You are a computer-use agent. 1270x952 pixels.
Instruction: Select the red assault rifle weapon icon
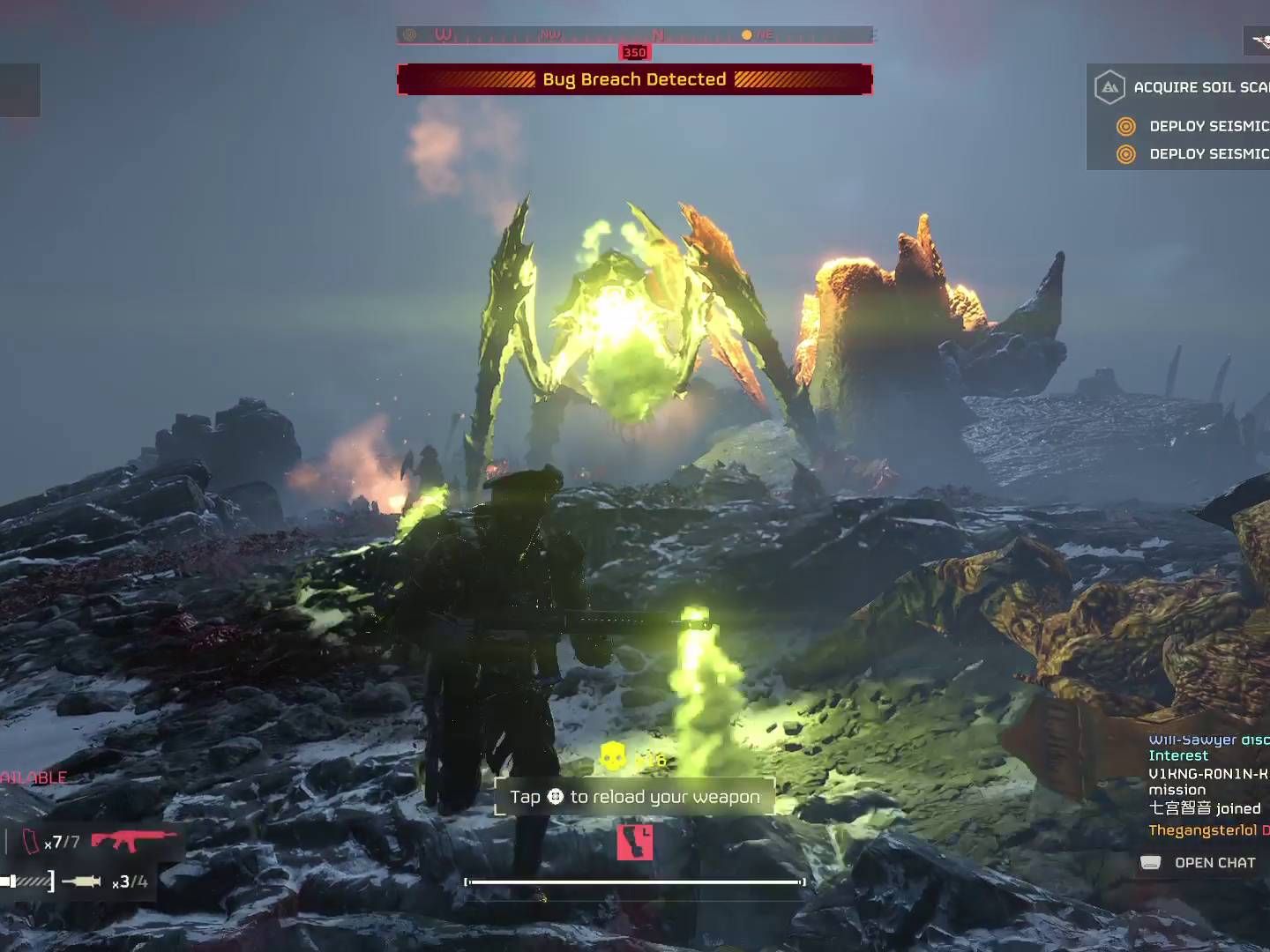point(134,840)
